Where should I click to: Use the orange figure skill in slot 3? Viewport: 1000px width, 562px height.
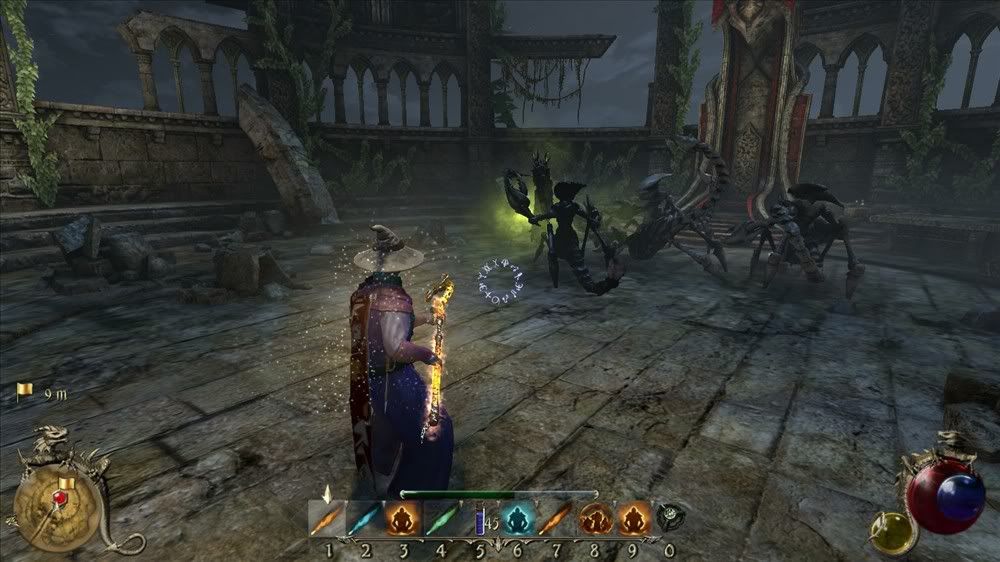pyautogui.click(x=401, y=518)
